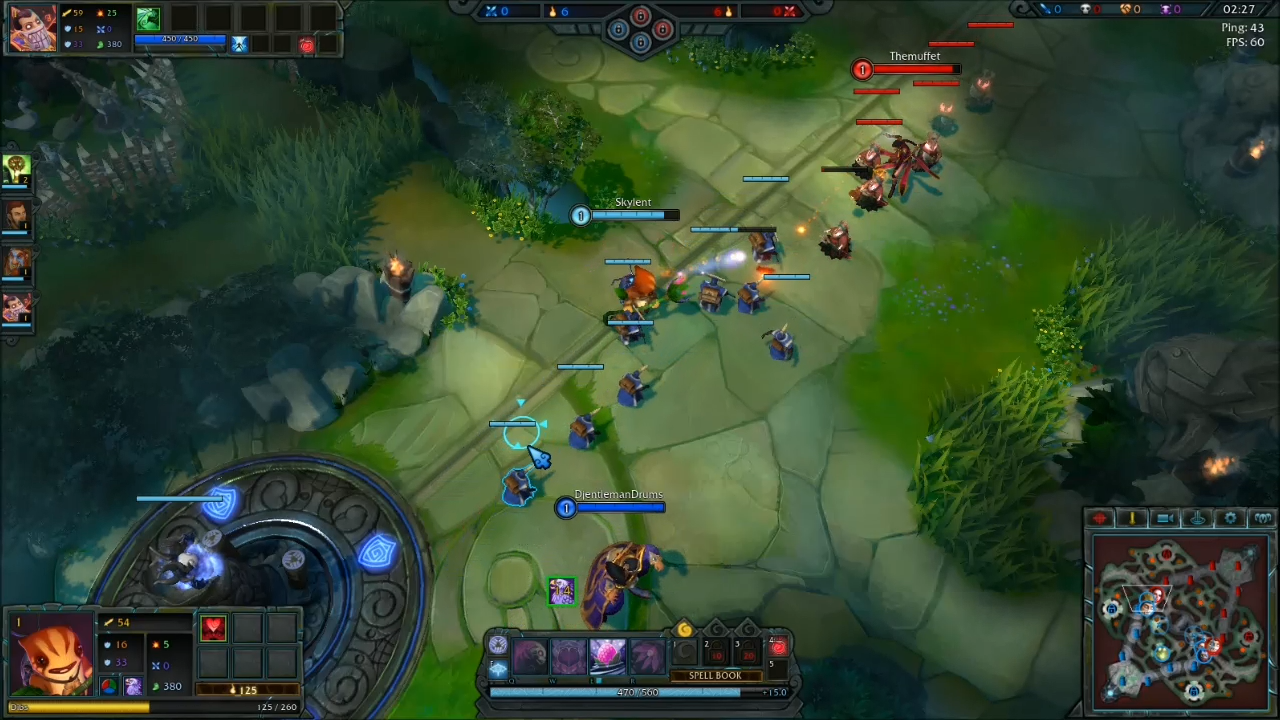Select the bearded dark-haired ally portrait
Image resolution: width=1280 pixels, height=720 pixels.
click(x=17, y=216)
